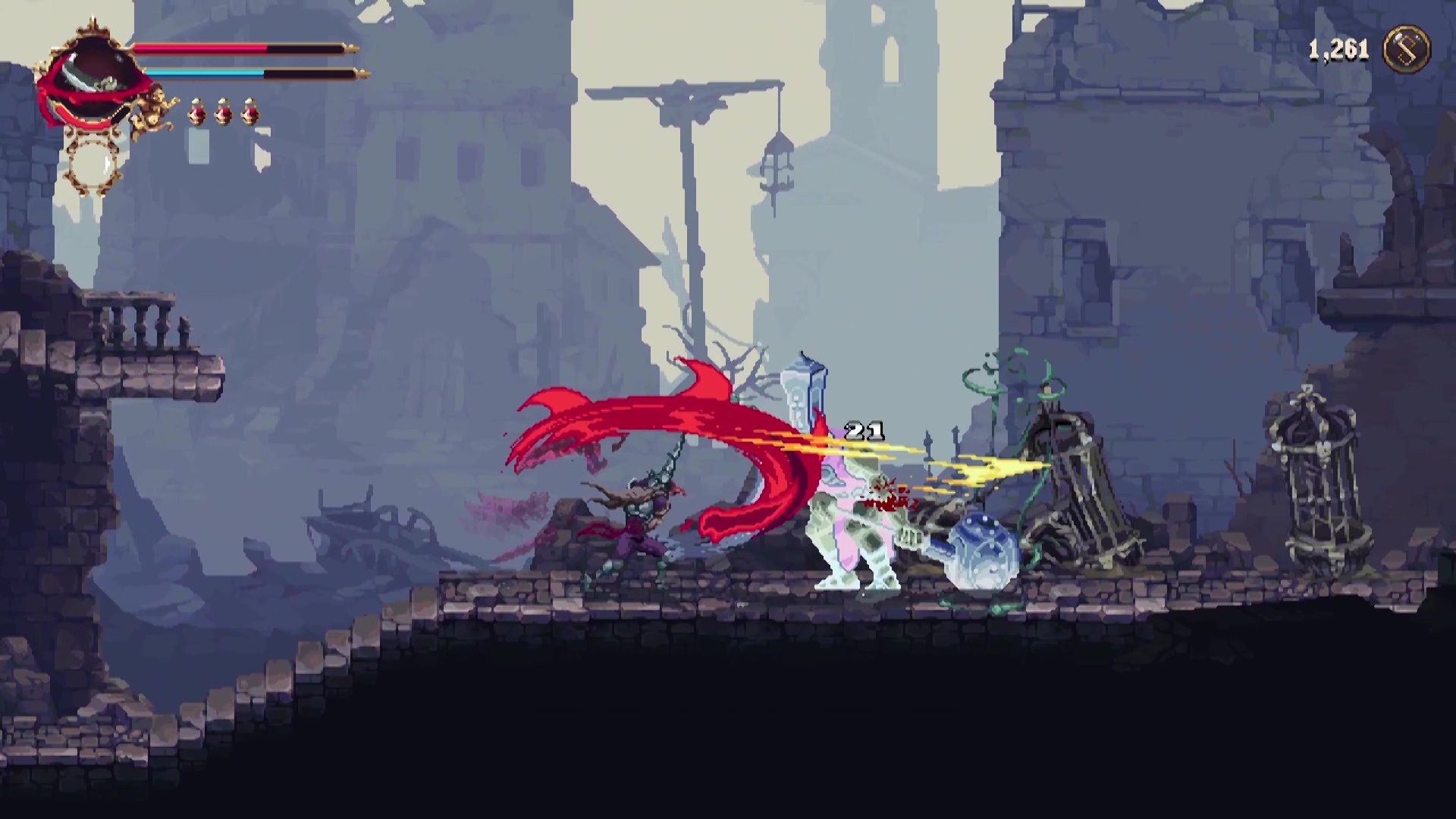Click the third Bile Flask icon
1456x819 pixels.
point(252,114)
